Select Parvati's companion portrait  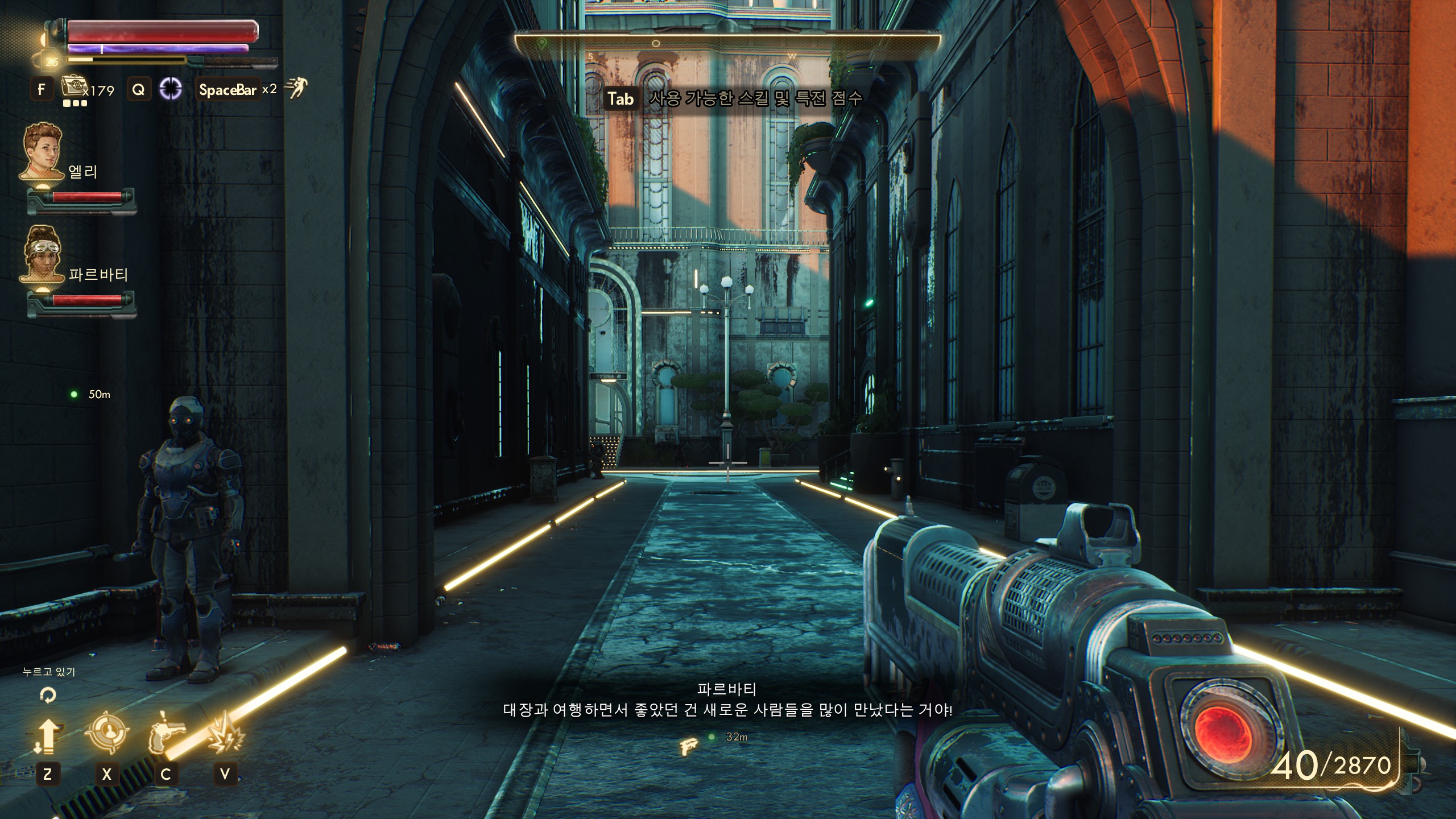pyautogui.click(x=43, y=254)
